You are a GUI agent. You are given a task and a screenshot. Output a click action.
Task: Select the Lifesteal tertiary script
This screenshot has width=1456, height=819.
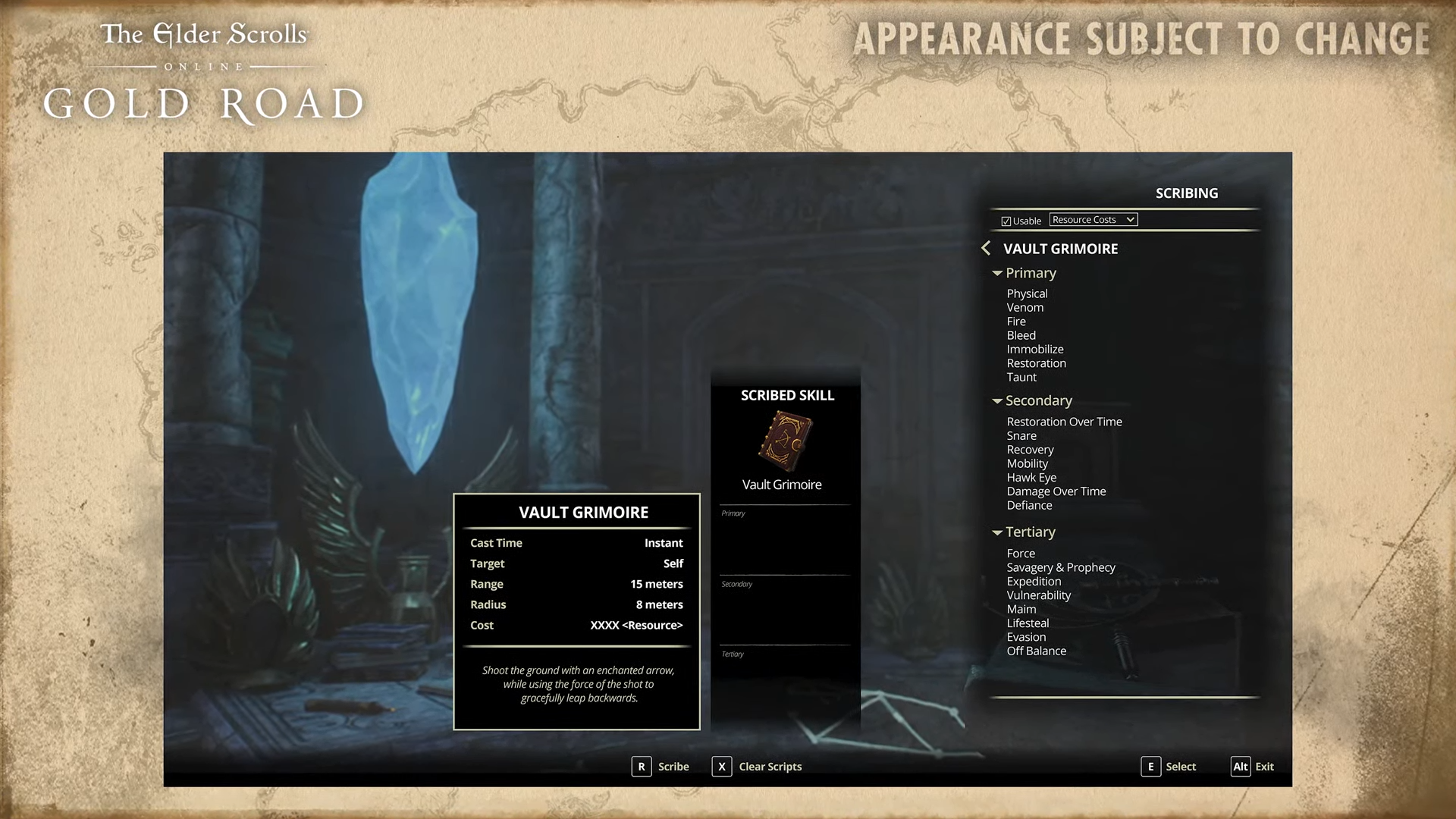click(1028, 623)
